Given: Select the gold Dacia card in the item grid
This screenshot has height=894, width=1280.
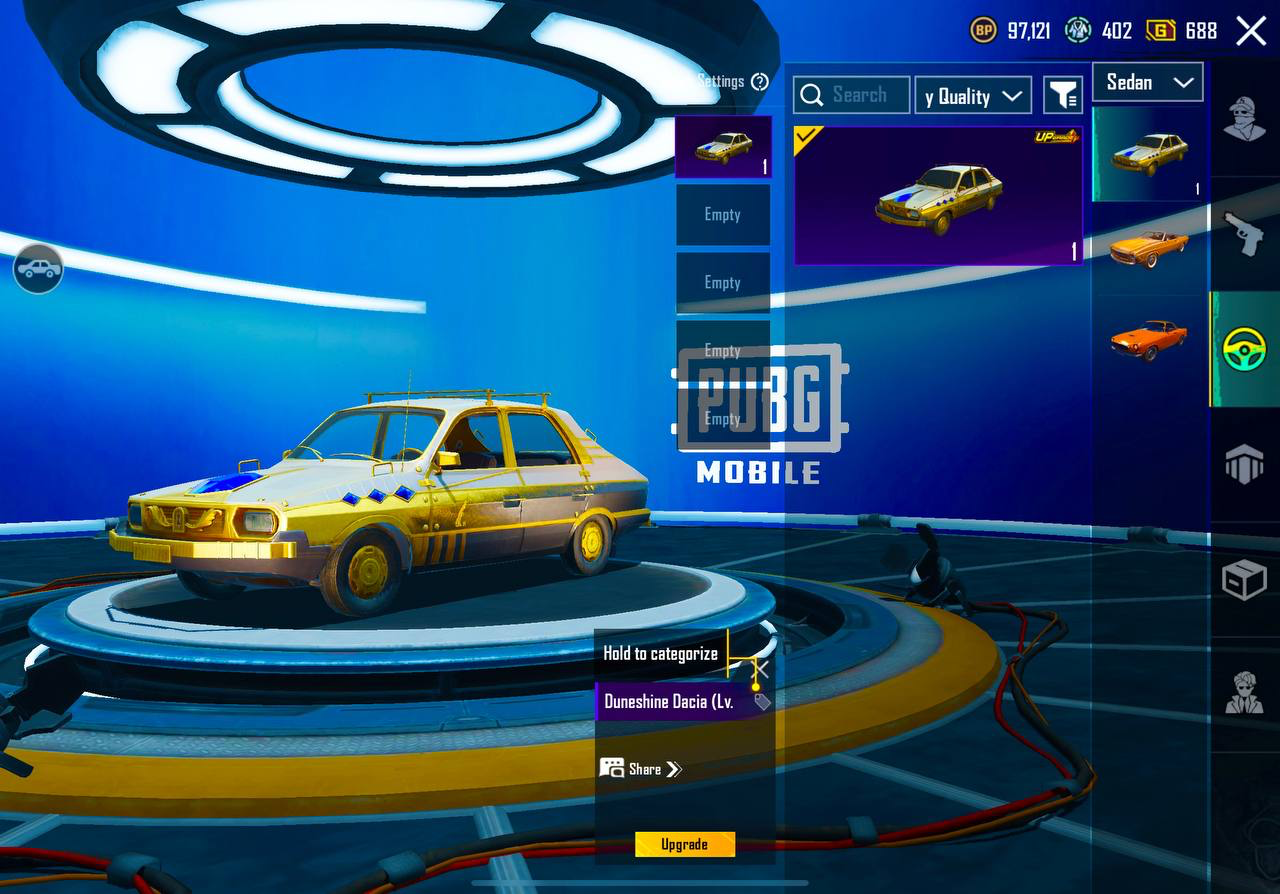Looking at the screenshot, I should click(938, 195).
